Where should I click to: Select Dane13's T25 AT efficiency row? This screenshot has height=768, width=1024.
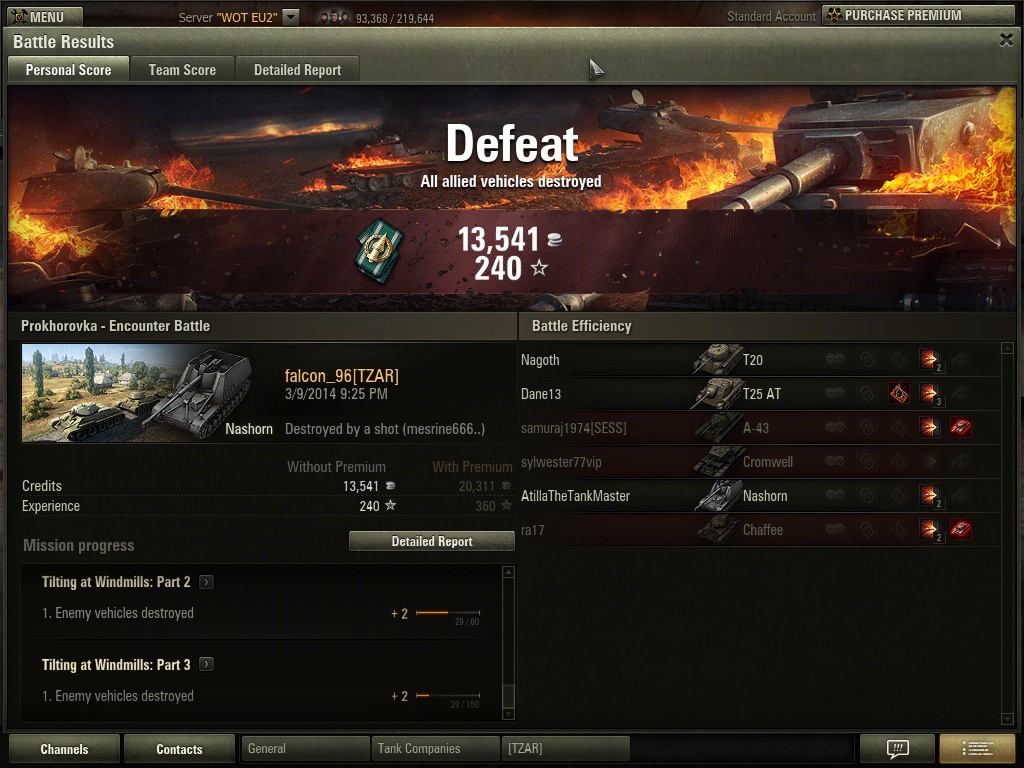(758, 394)
